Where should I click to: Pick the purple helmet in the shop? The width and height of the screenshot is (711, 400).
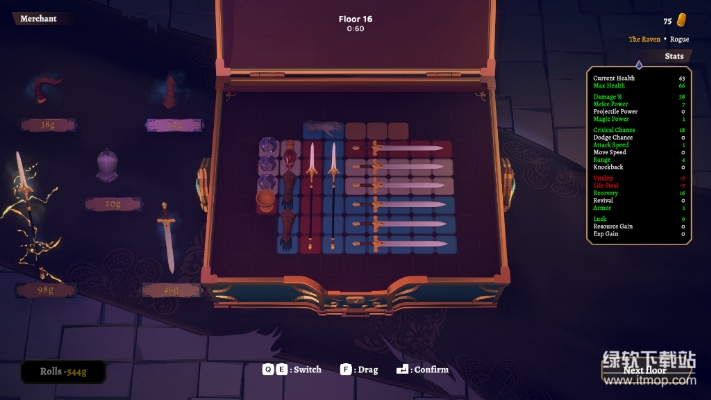108,167
